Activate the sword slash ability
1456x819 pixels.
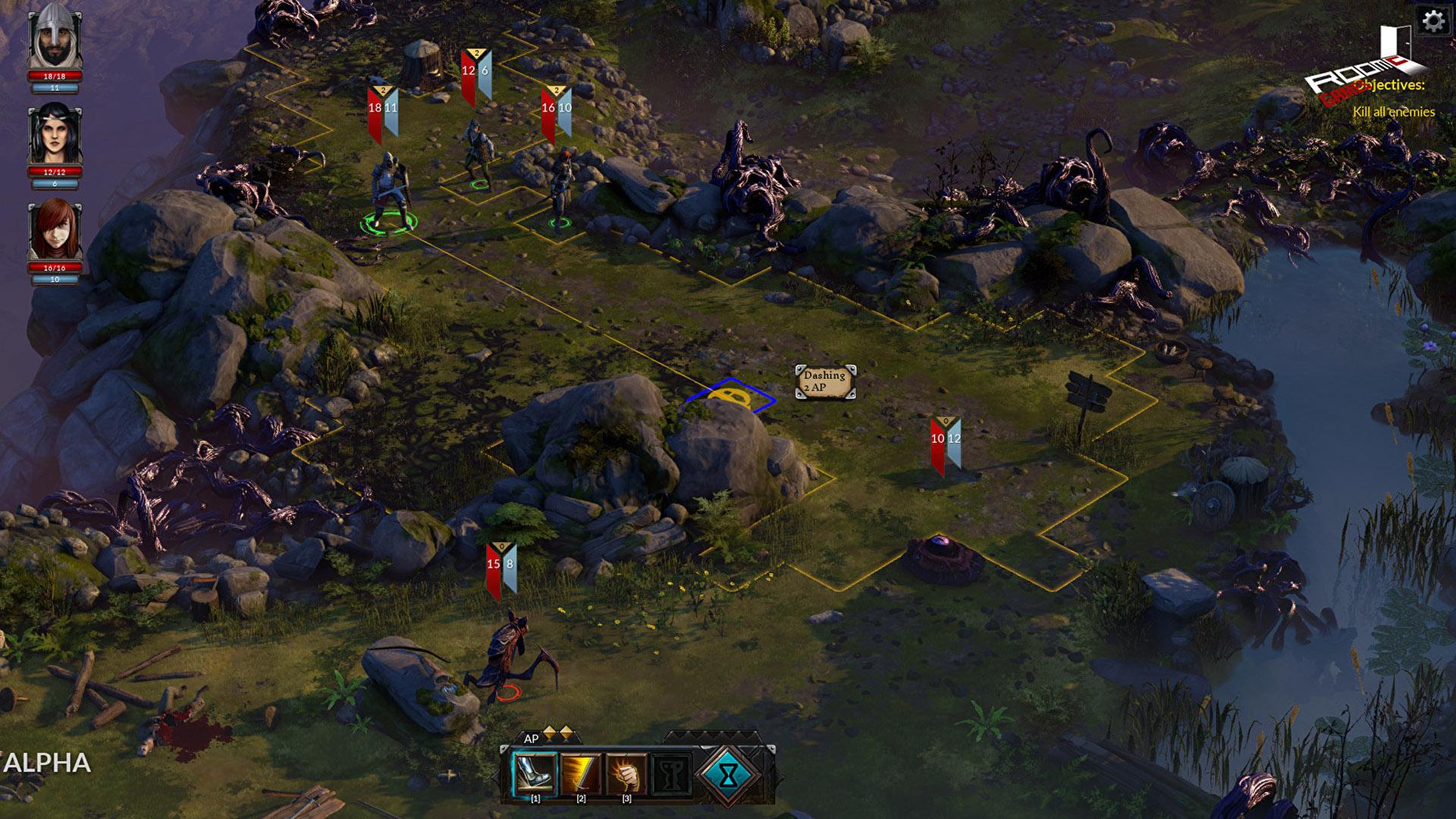point(581,773)
